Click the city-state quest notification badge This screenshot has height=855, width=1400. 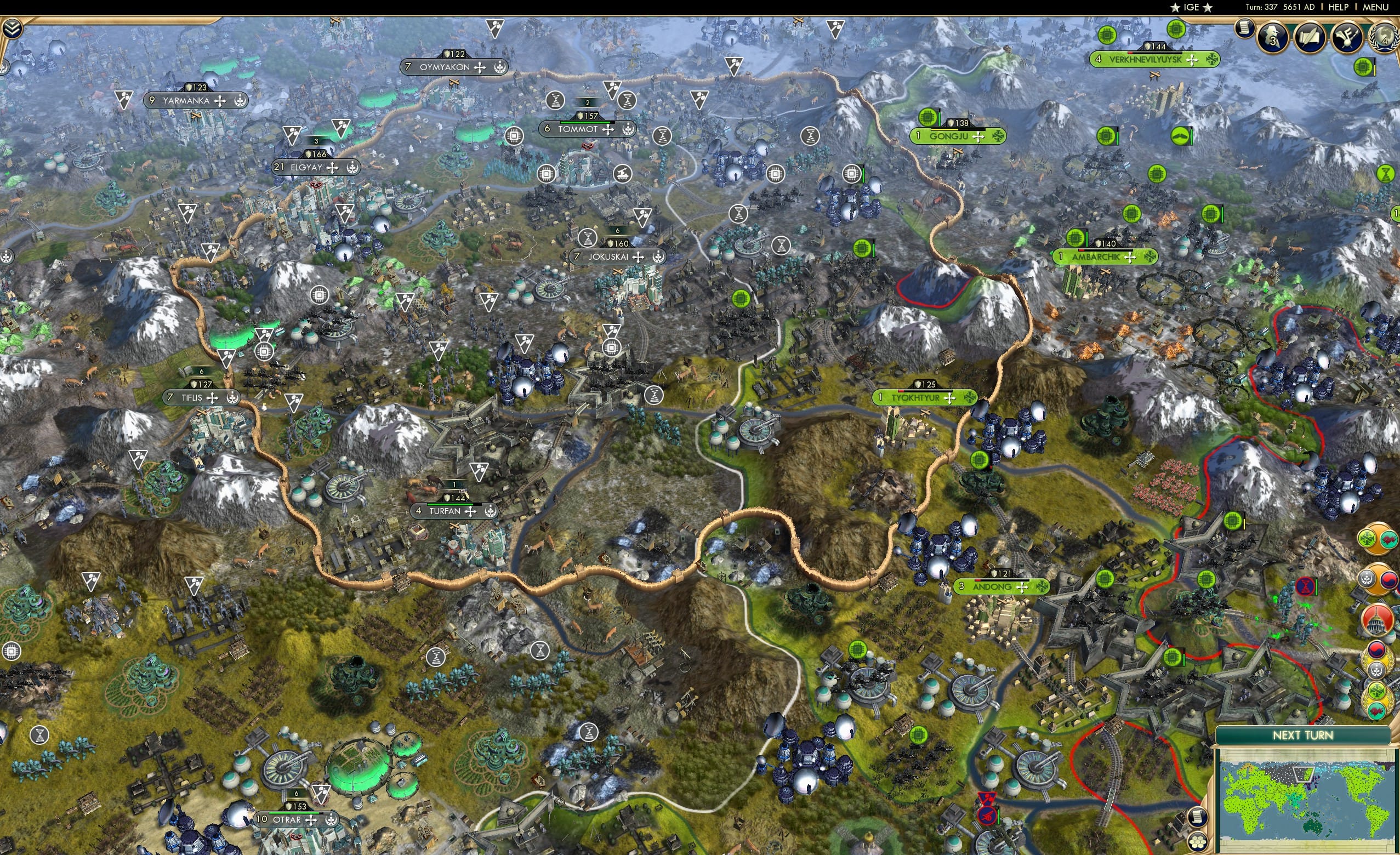tap(1368, 579)
